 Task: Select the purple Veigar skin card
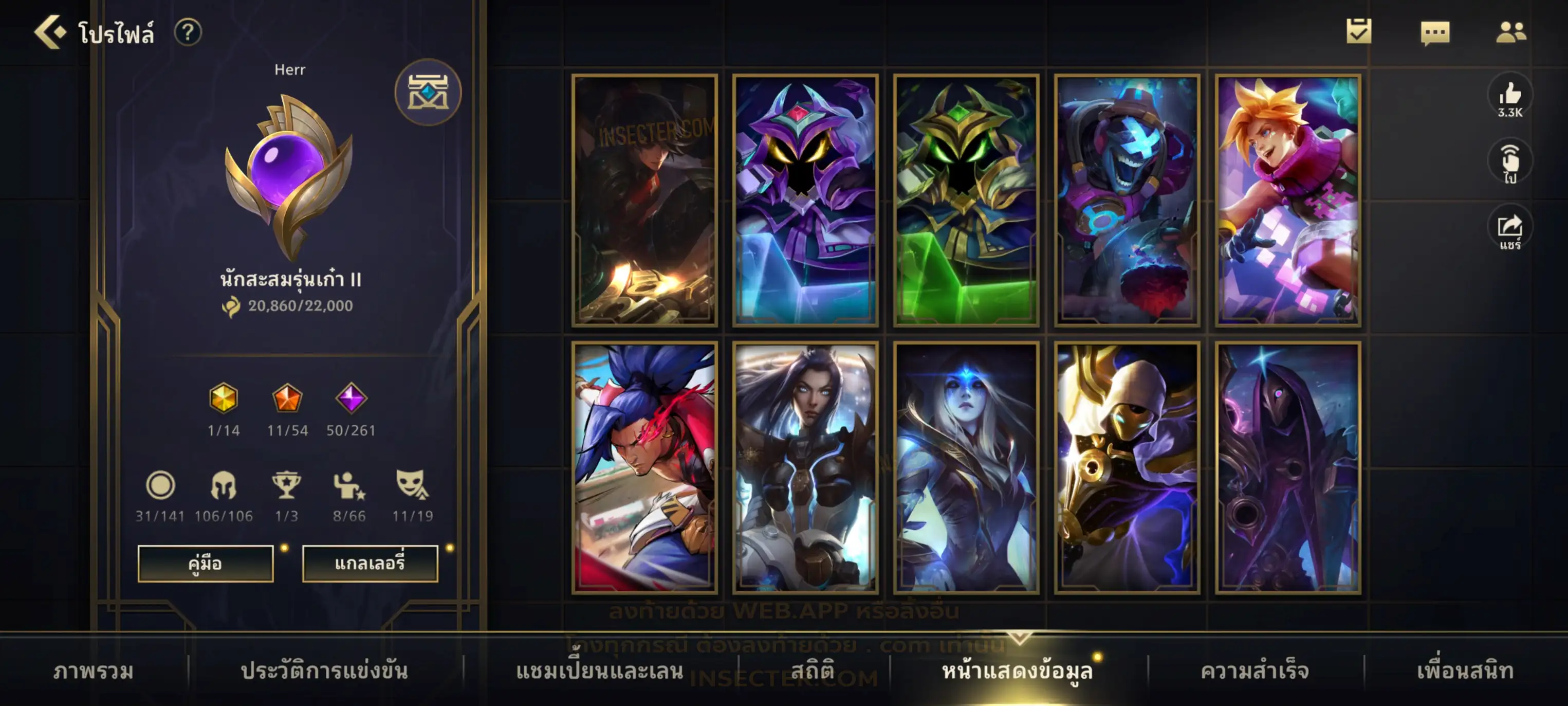[x=805, y=201]
